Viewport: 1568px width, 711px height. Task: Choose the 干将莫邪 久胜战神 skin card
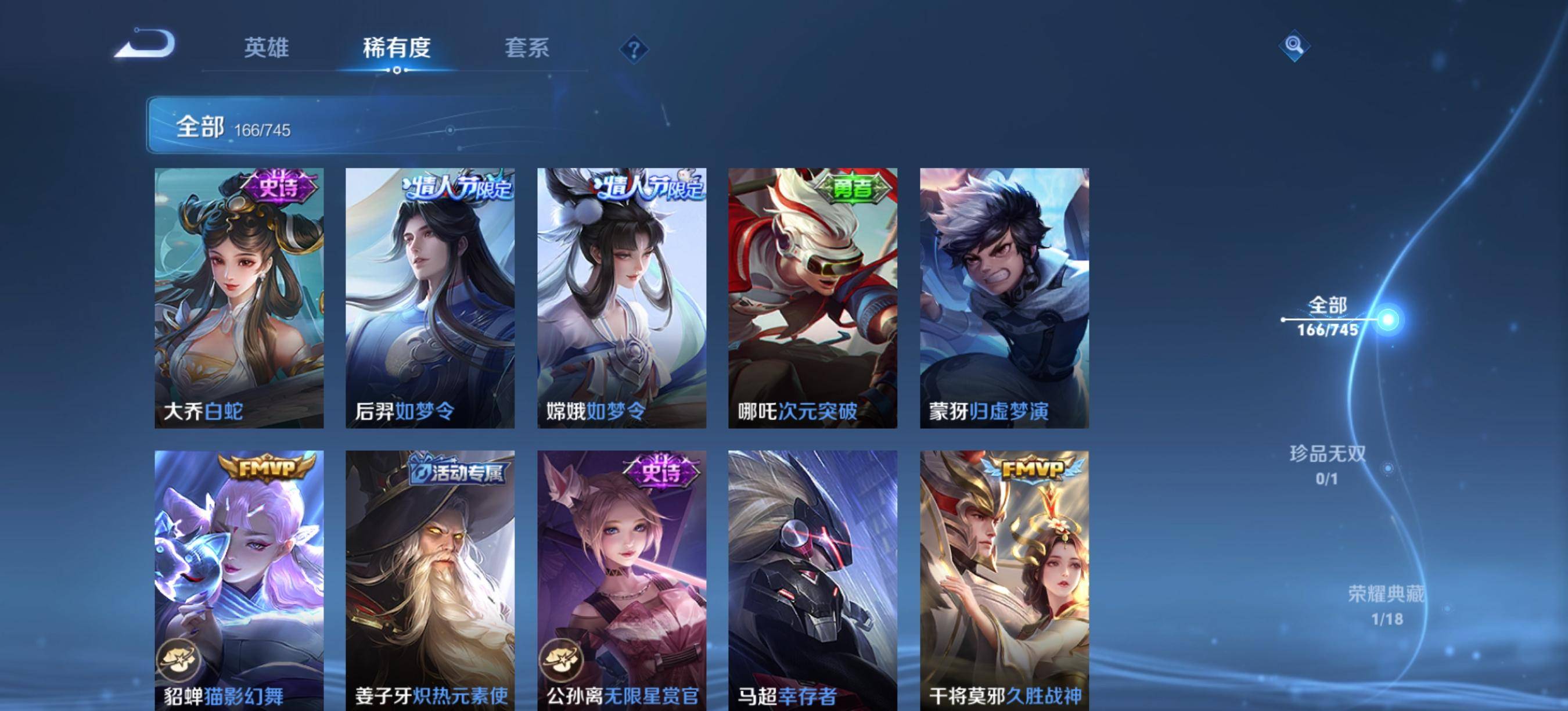pos(1004,579)
